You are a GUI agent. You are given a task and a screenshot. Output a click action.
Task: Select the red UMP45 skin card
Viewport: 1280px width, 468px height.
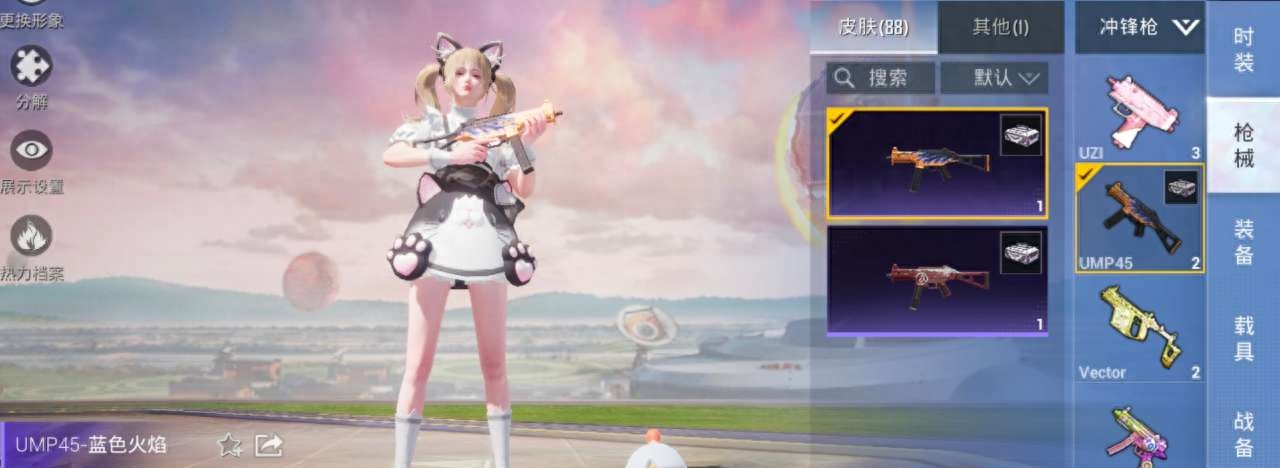tap(937, 280)
